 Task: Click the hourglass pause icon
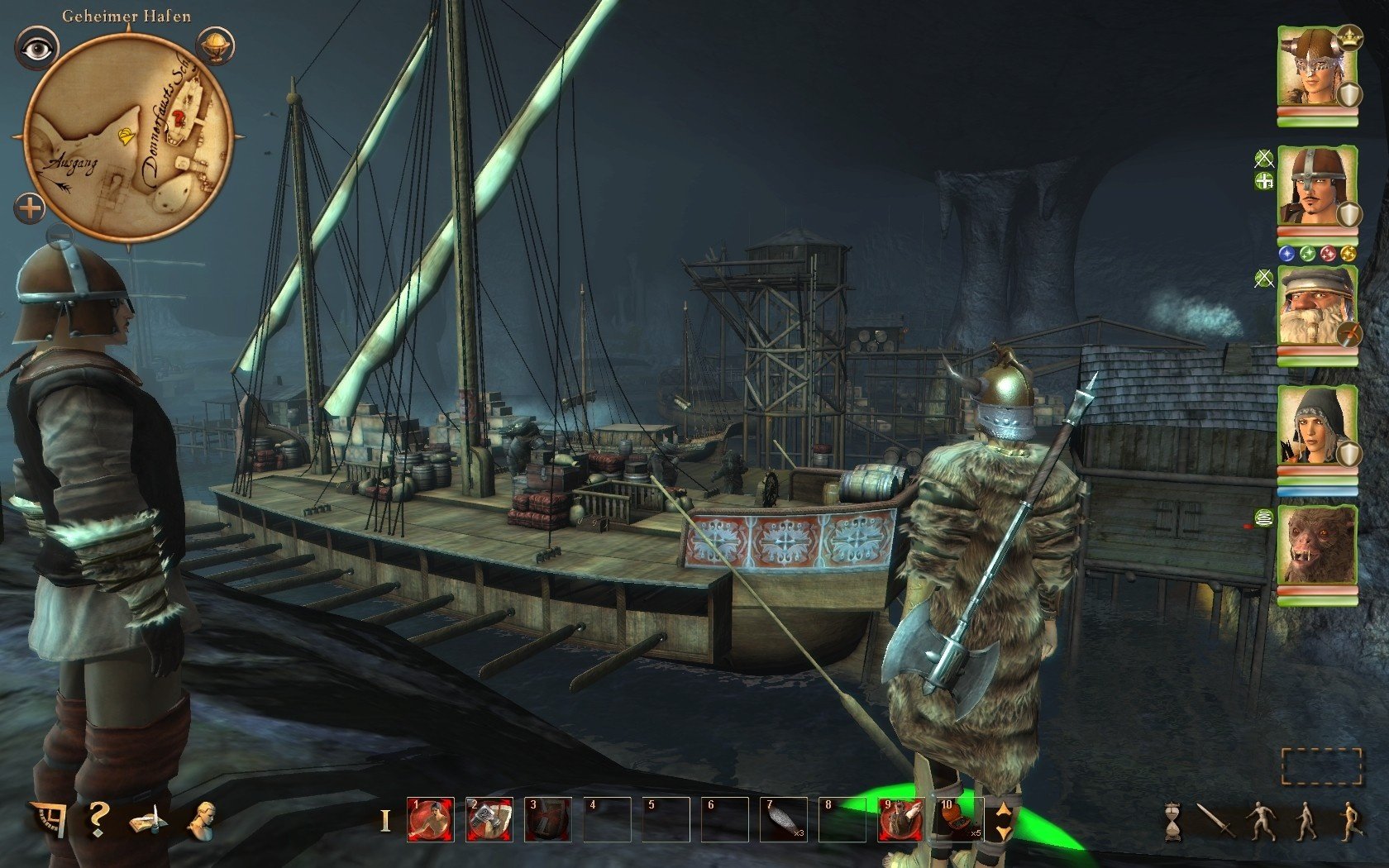point(1172,823)
